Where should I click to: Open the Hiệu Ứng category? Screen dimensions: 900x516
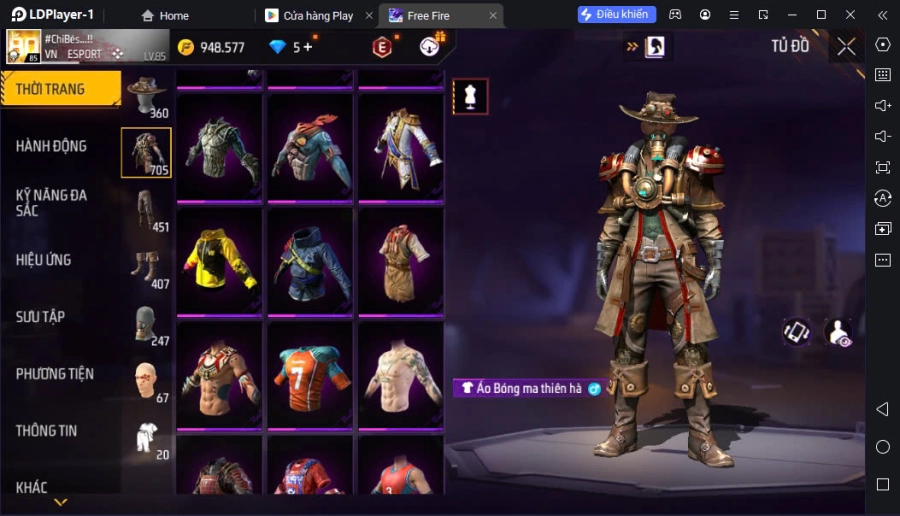coord(44,260)
